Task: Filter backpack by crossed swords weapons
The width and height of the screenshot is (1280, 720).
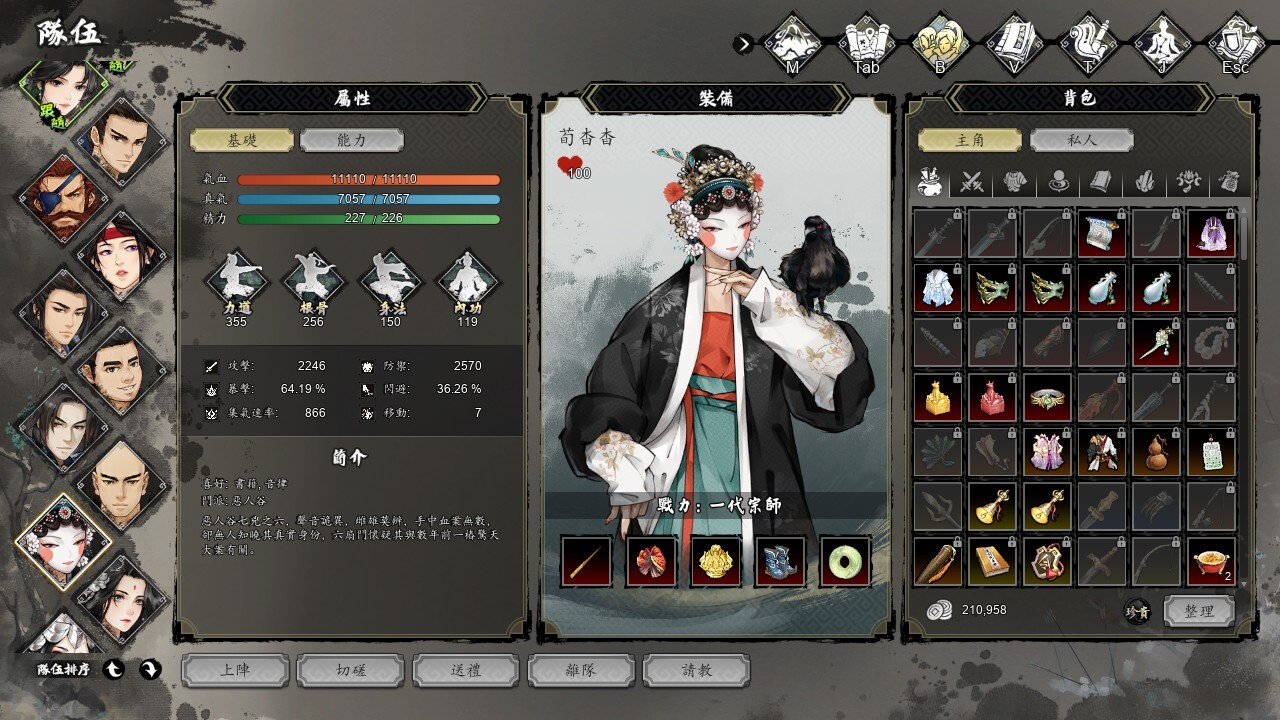Action: click(972, 182)
